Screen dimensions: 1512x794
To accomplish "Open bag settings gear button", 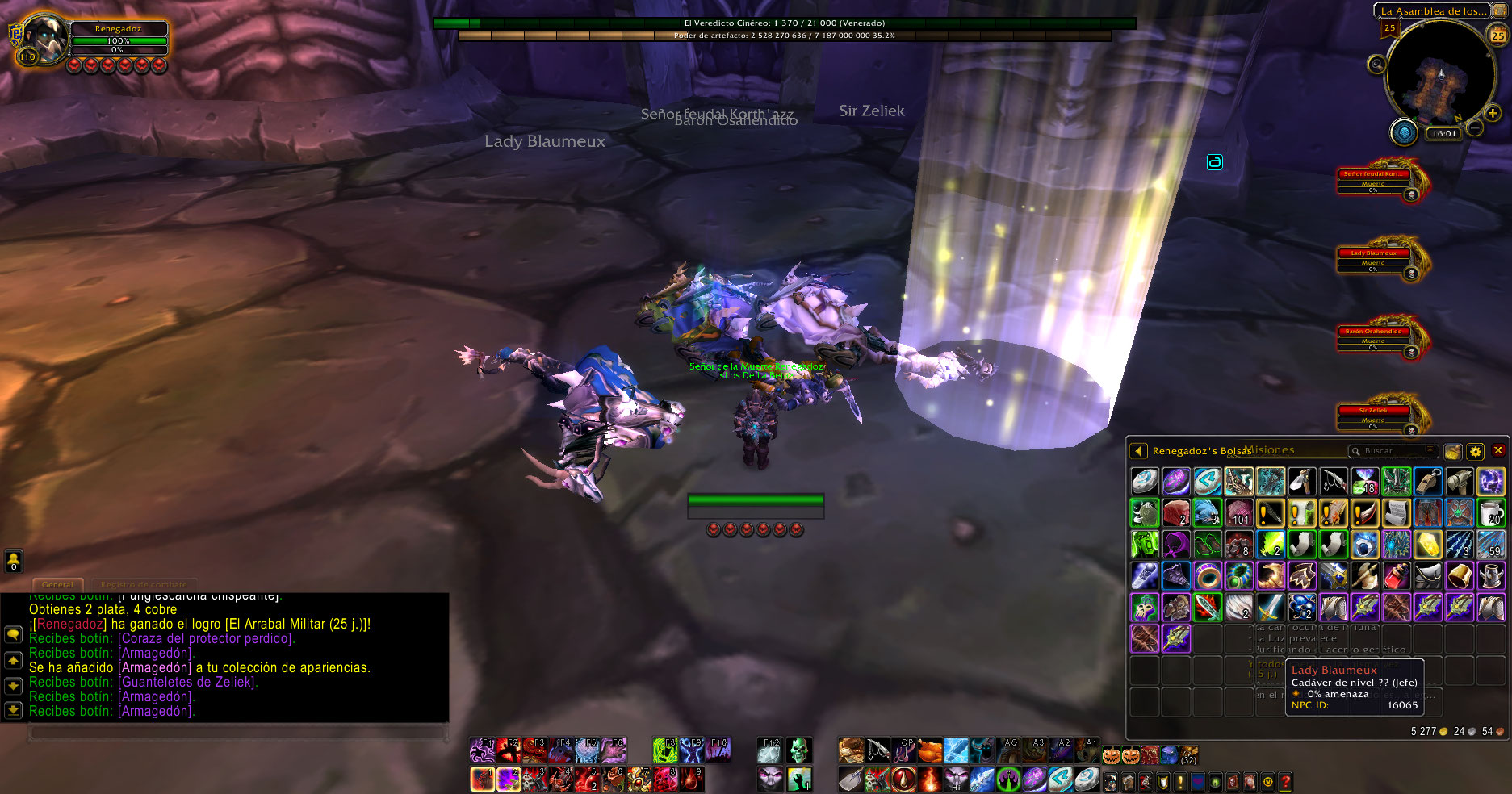I will point(1475,452).
